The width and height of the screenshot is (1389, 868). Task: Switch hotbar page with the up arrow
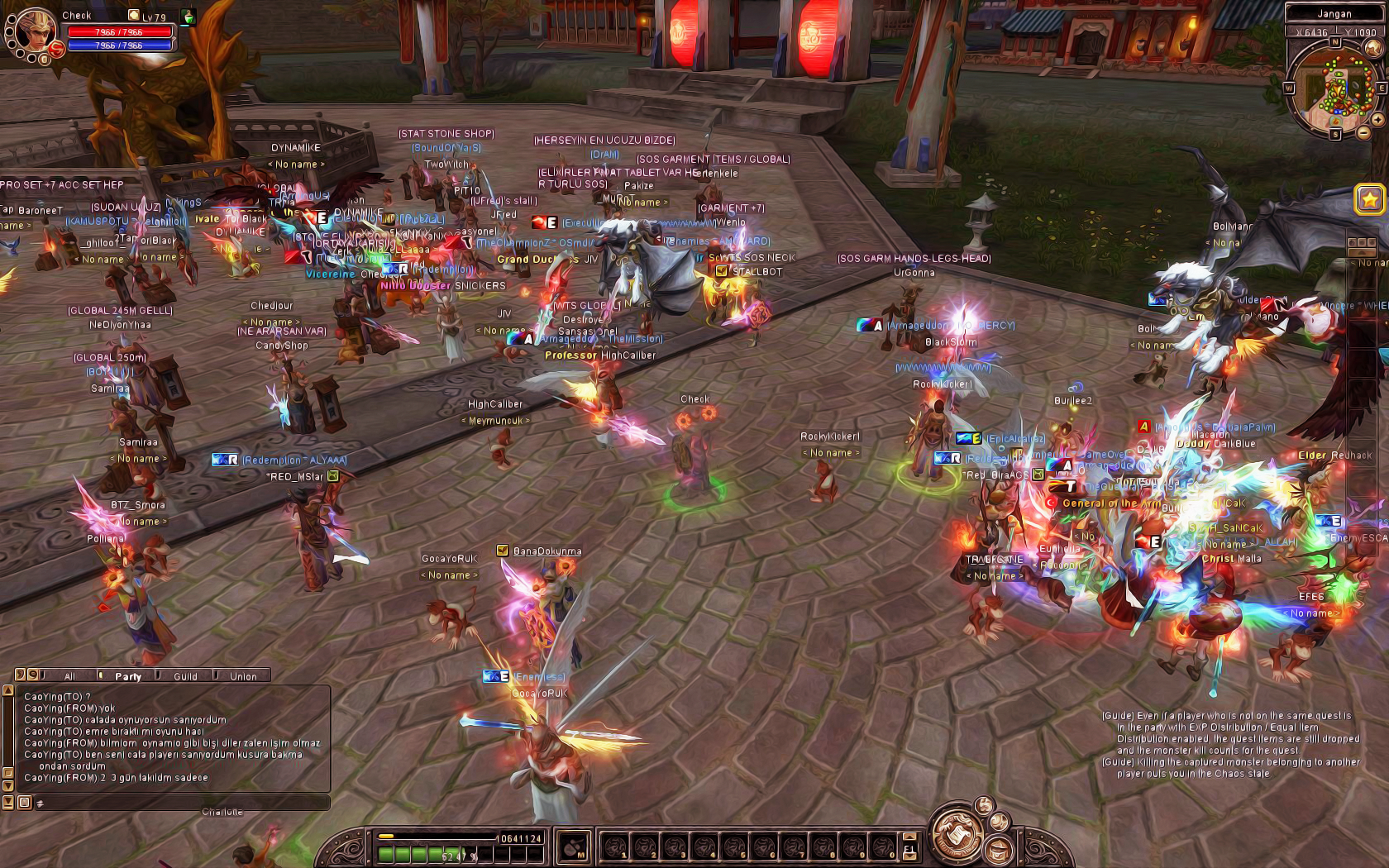tap(909, 836)
